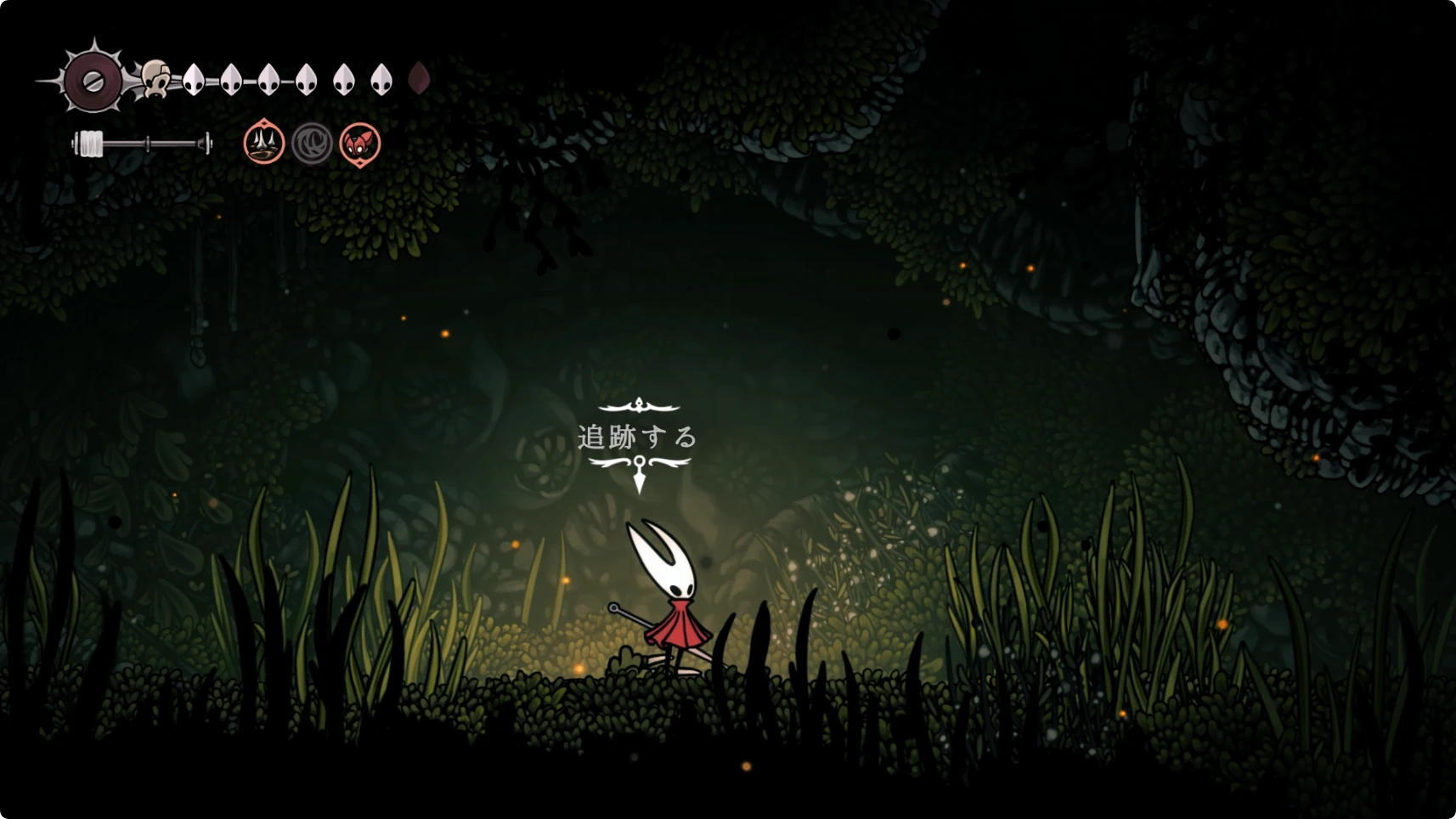Choose the red bug tool icon
Screen dimensions: 1456x819
360,143
